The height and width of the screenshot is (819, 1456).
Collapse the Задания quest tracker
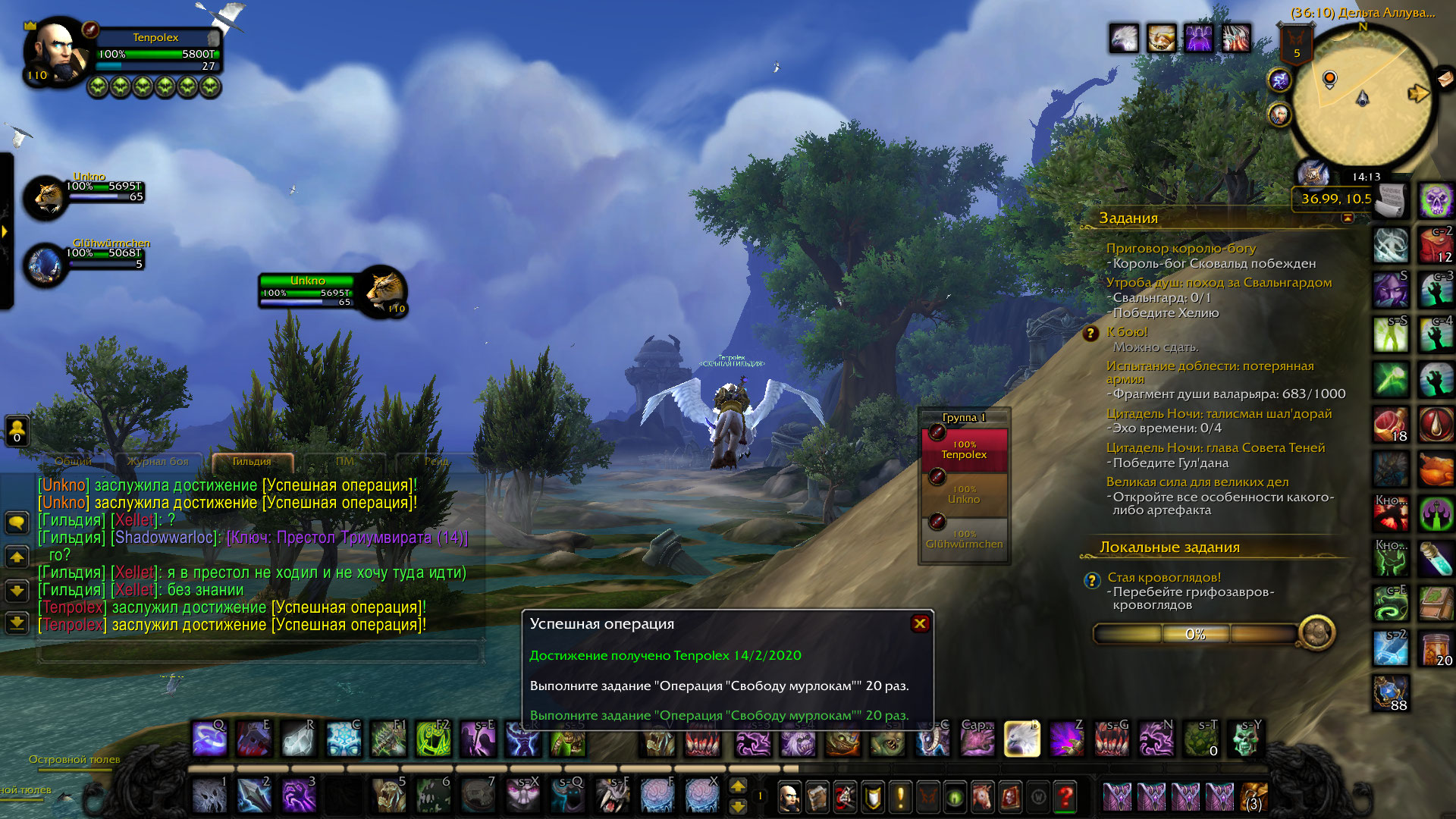(x=1348, y=218)
